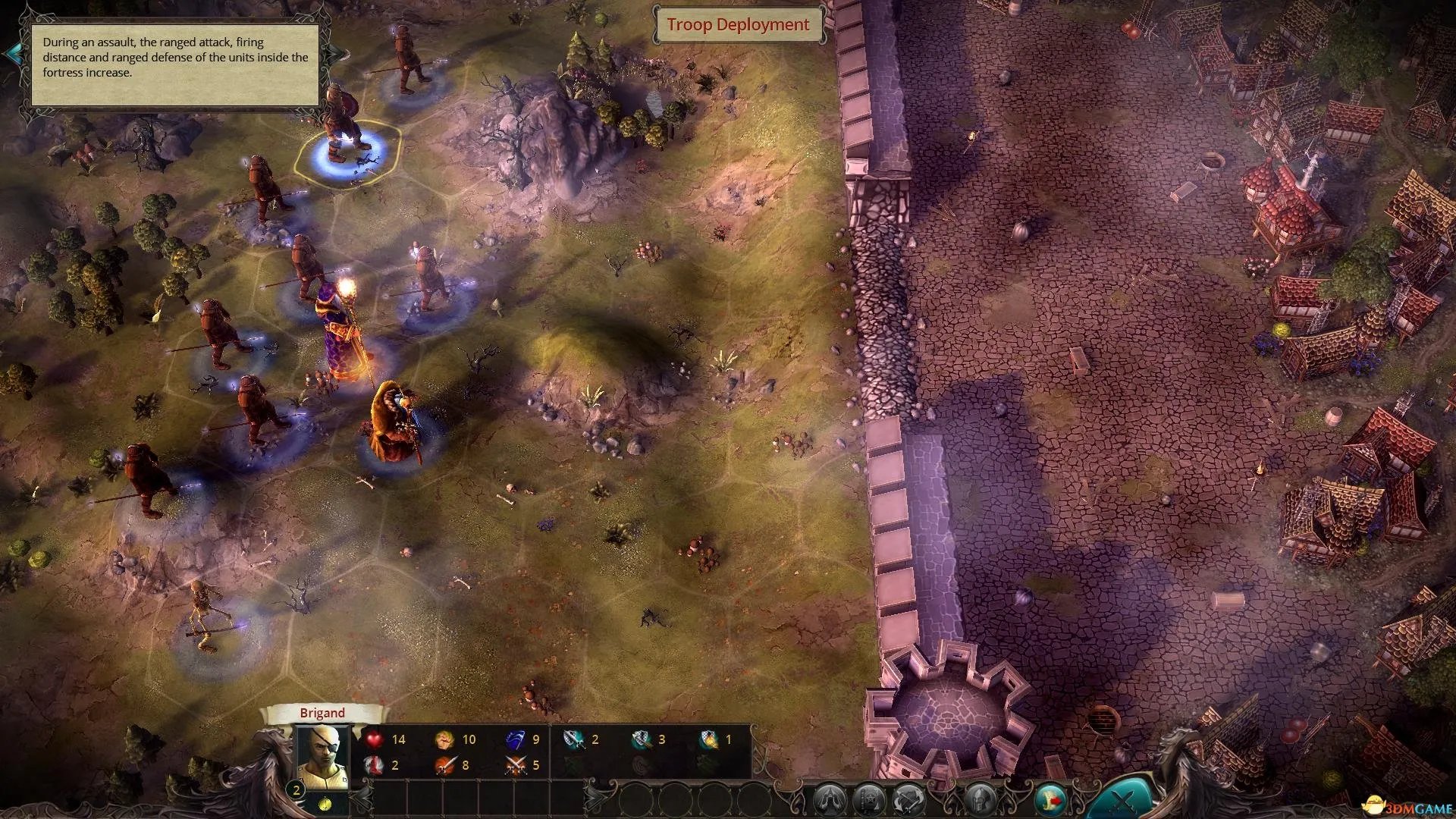1456x819 pixels.
Task: Select the helmet icon button
Action: pos(979,800)
